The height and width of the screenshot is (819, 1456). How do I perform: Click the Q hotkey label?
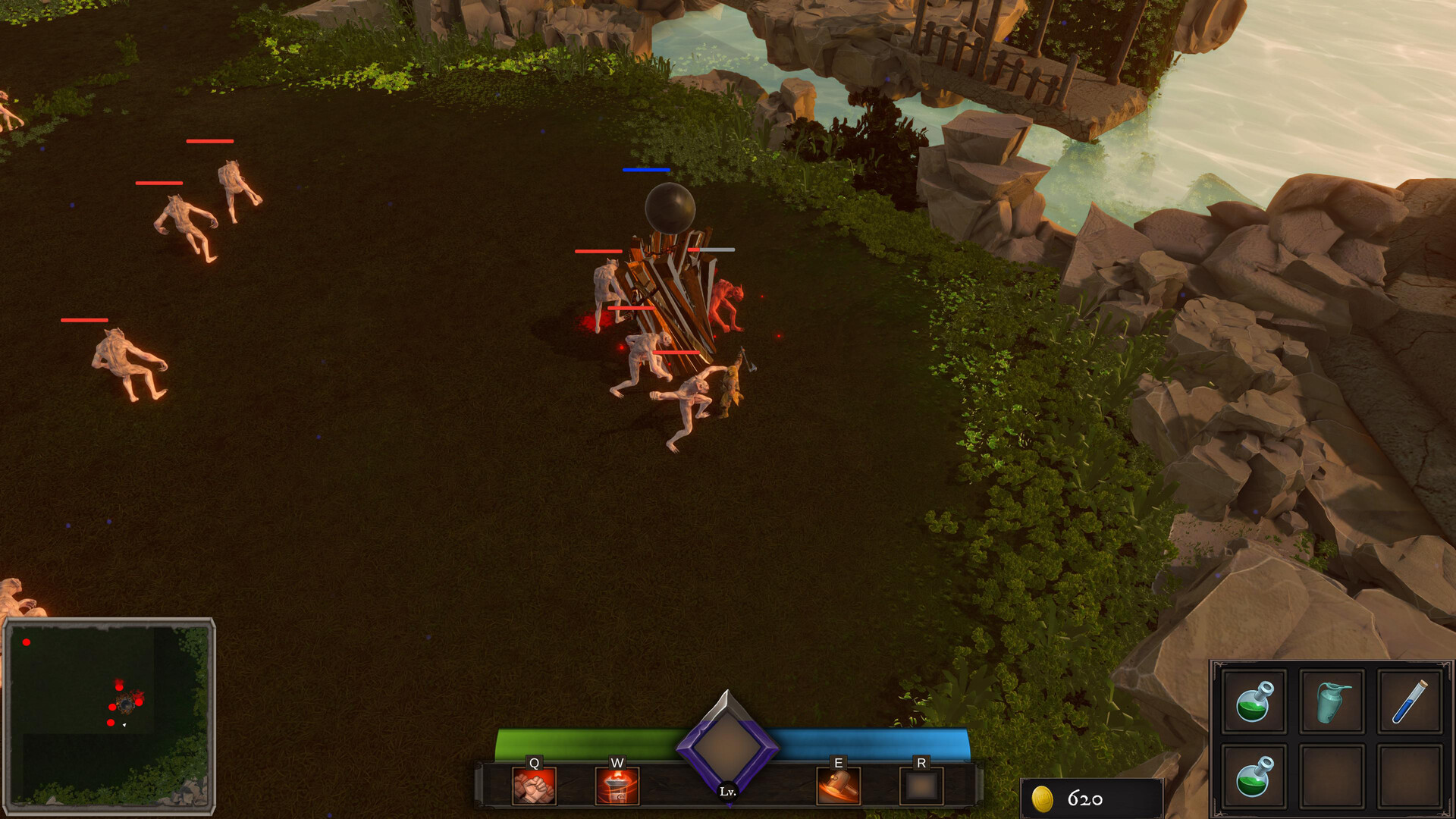point(535,762)
